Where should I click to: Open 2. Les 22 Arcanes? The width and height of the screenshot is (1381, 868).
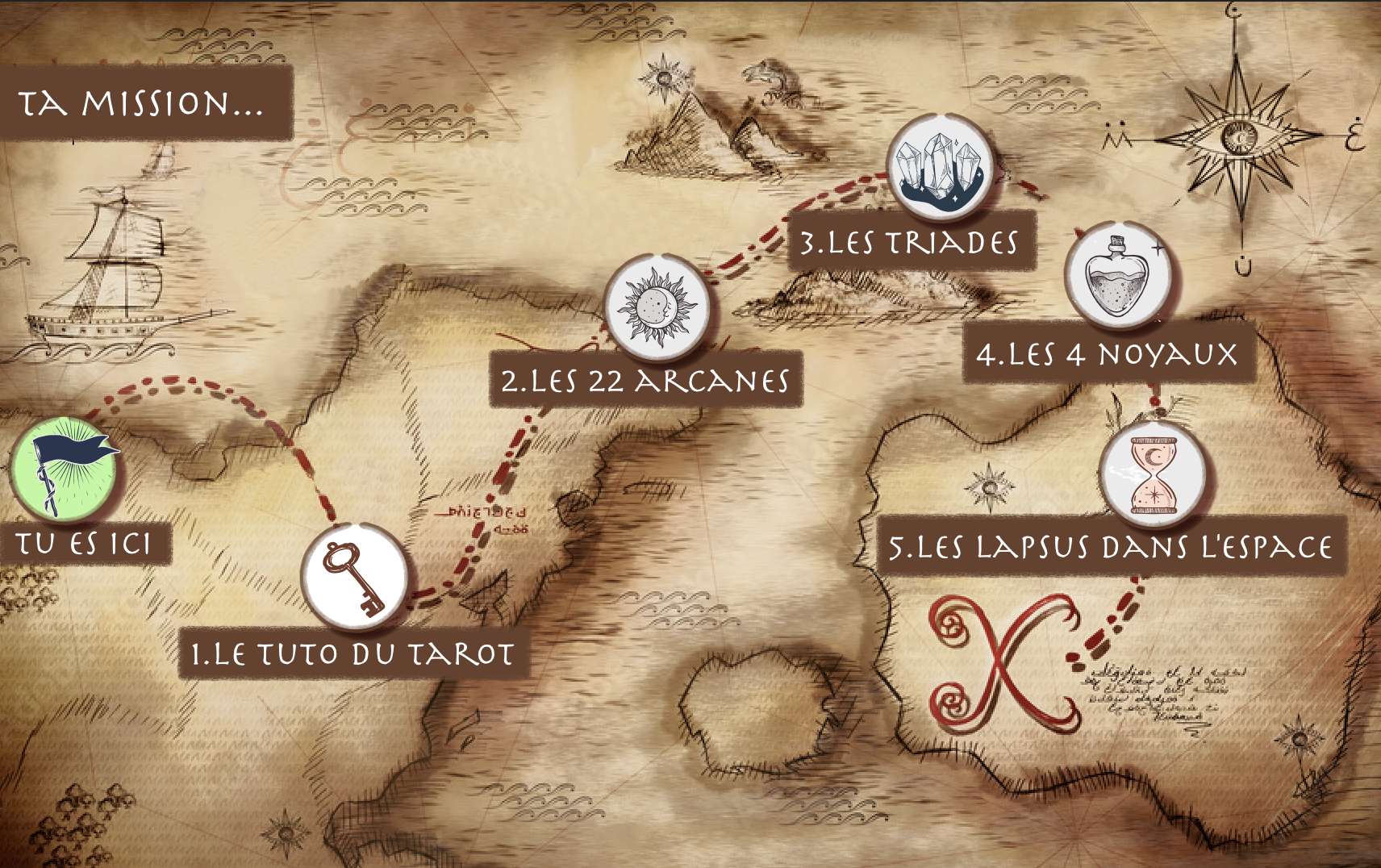click(645, 380)
